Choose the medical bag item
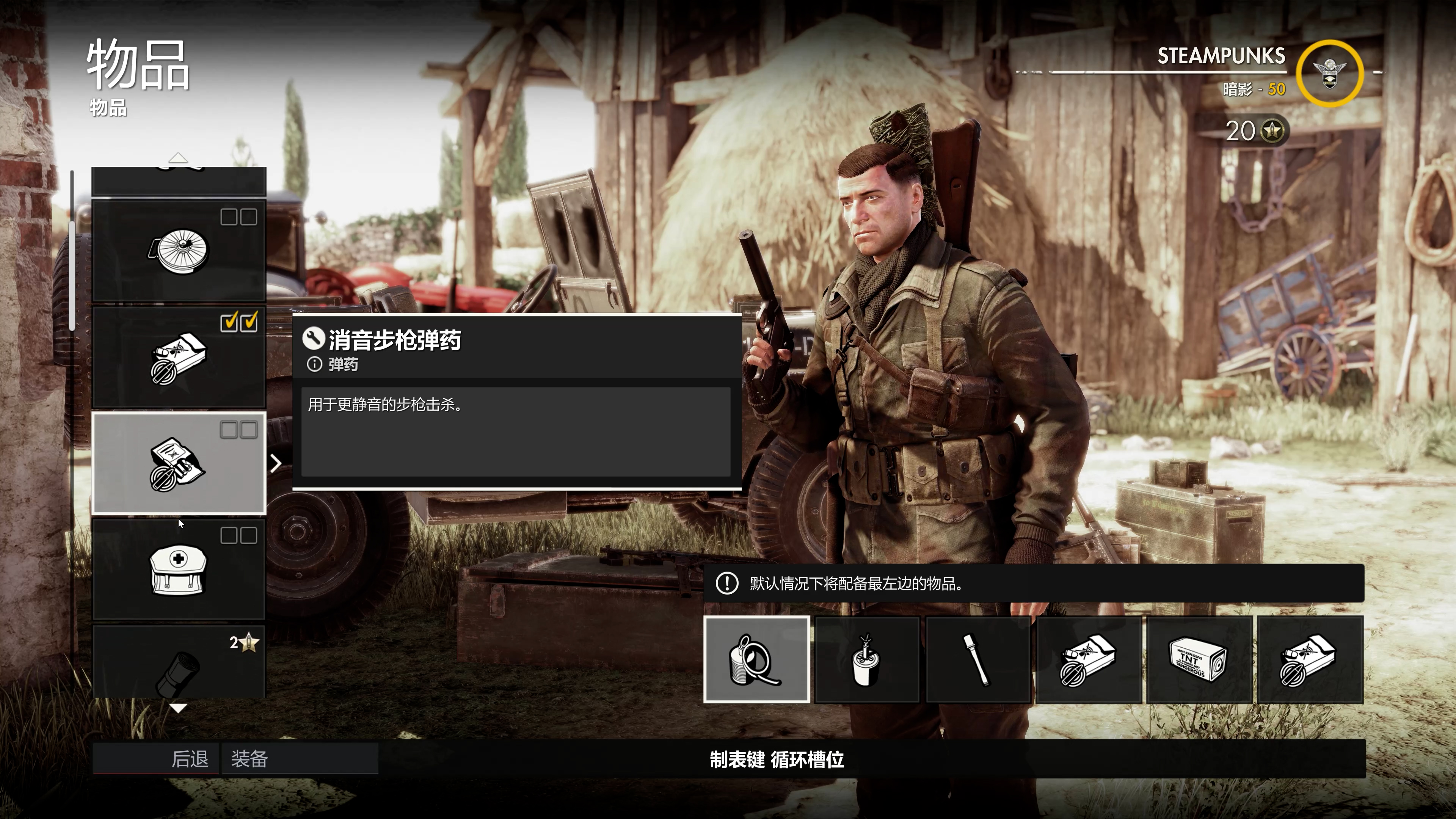 pyautogui.click(x=179, y=569)
